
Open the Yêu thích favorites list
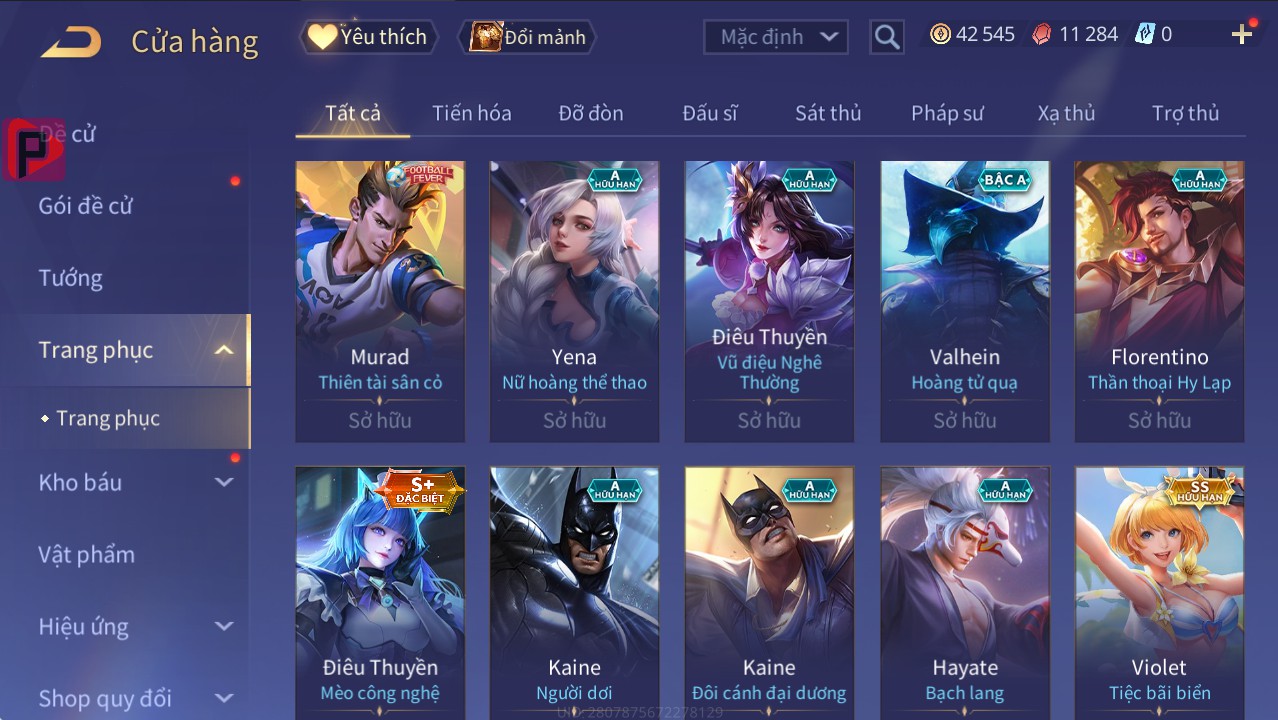(367, 37)
